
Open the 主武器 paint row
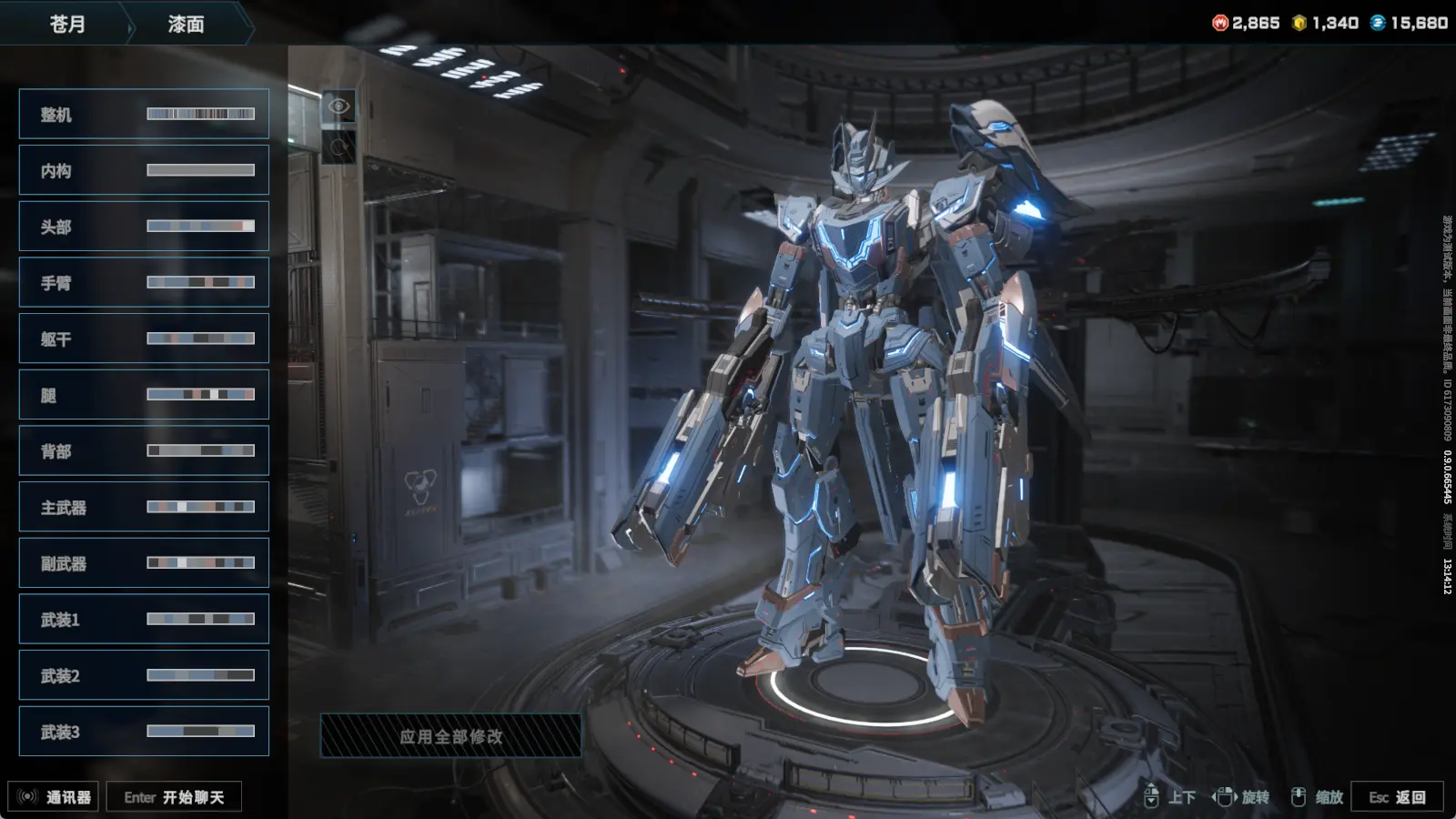pyautogui.click(x=144, y=507)
